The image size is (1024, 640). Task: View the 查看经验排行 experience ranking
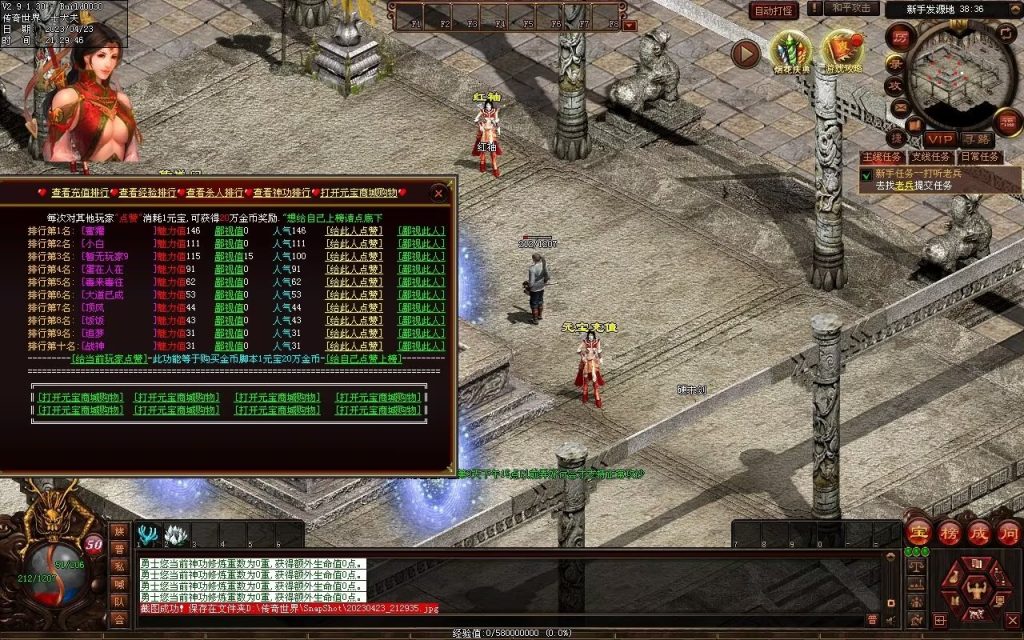pyautogui.click(x=149, y=193)
